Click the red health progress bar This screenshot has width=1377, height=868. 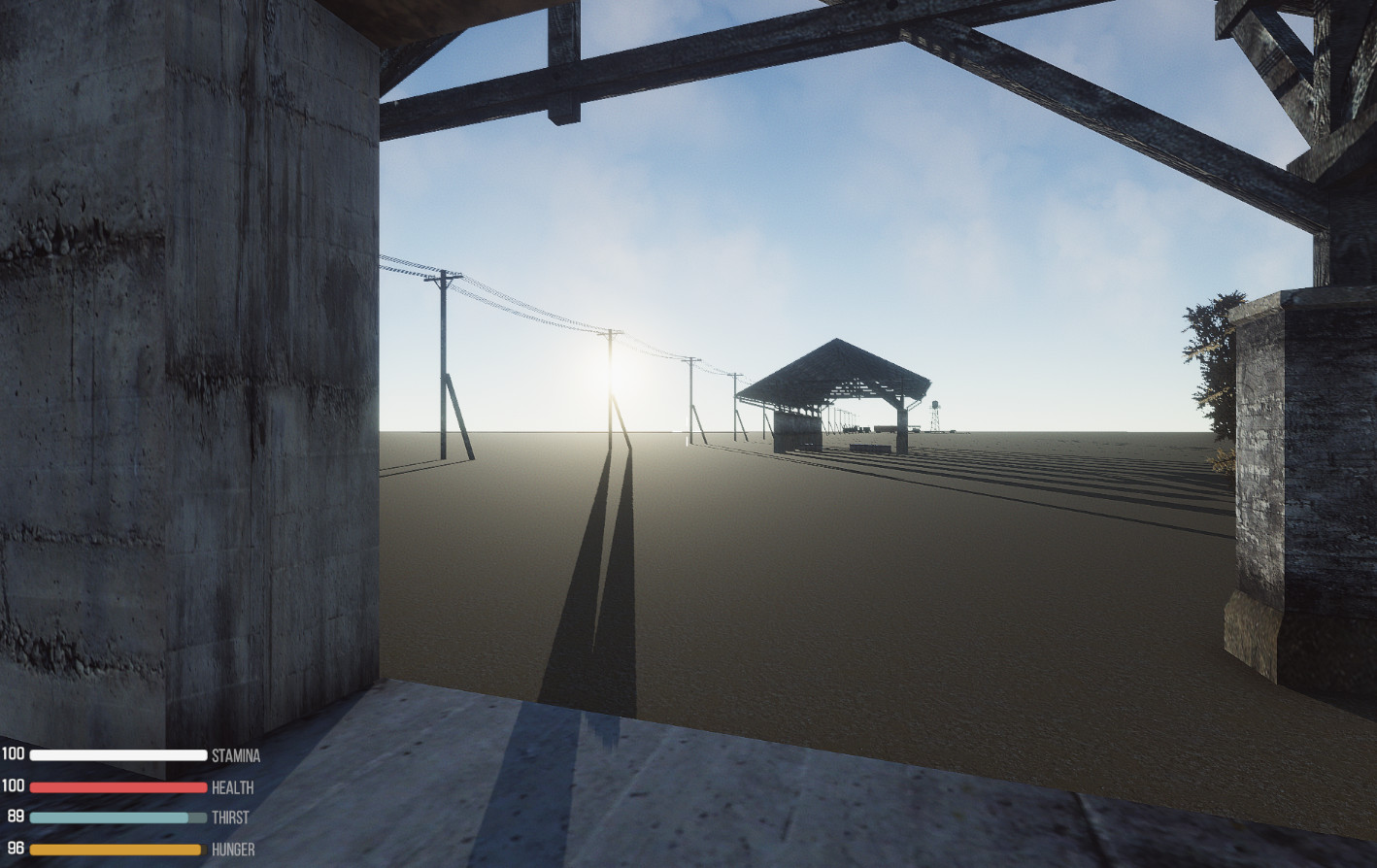coord(117,787)
